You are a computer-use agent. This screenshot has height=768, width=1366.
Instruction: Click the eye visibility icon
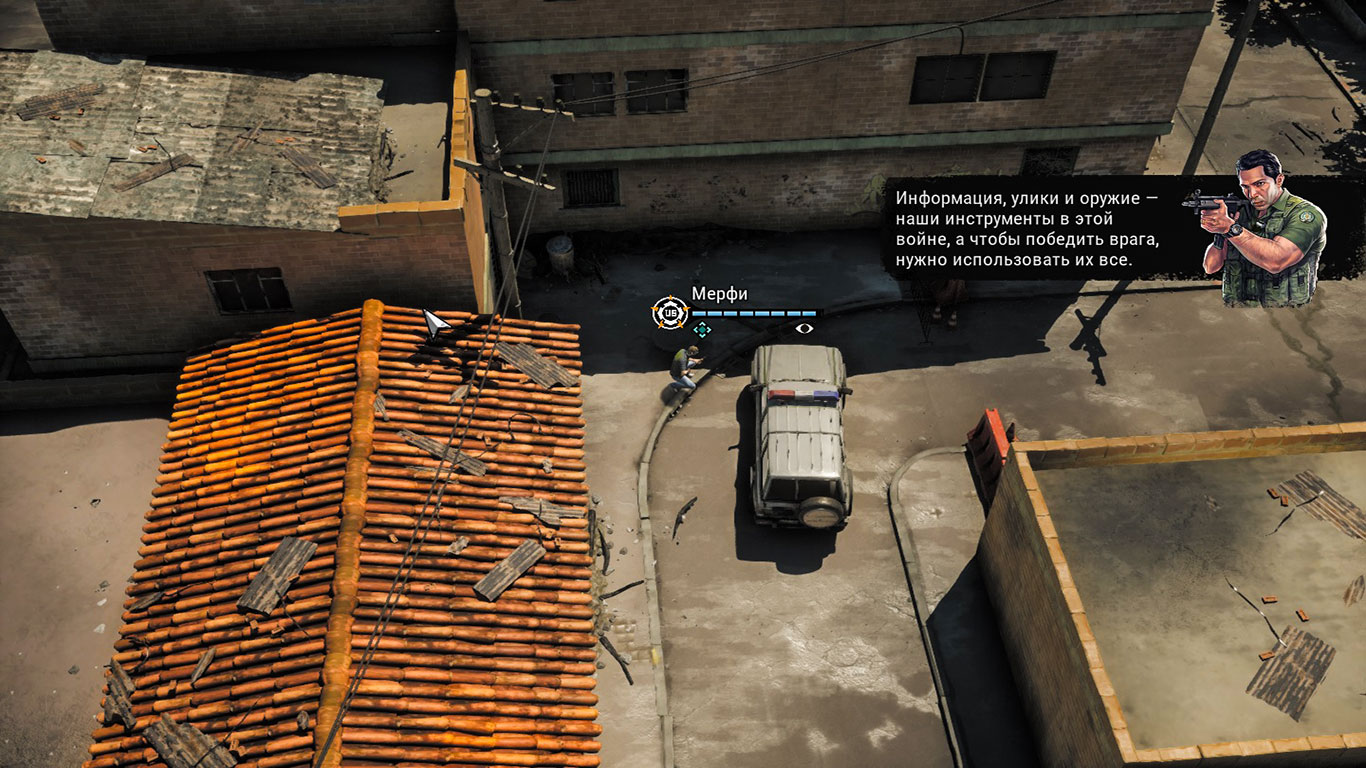804,328
